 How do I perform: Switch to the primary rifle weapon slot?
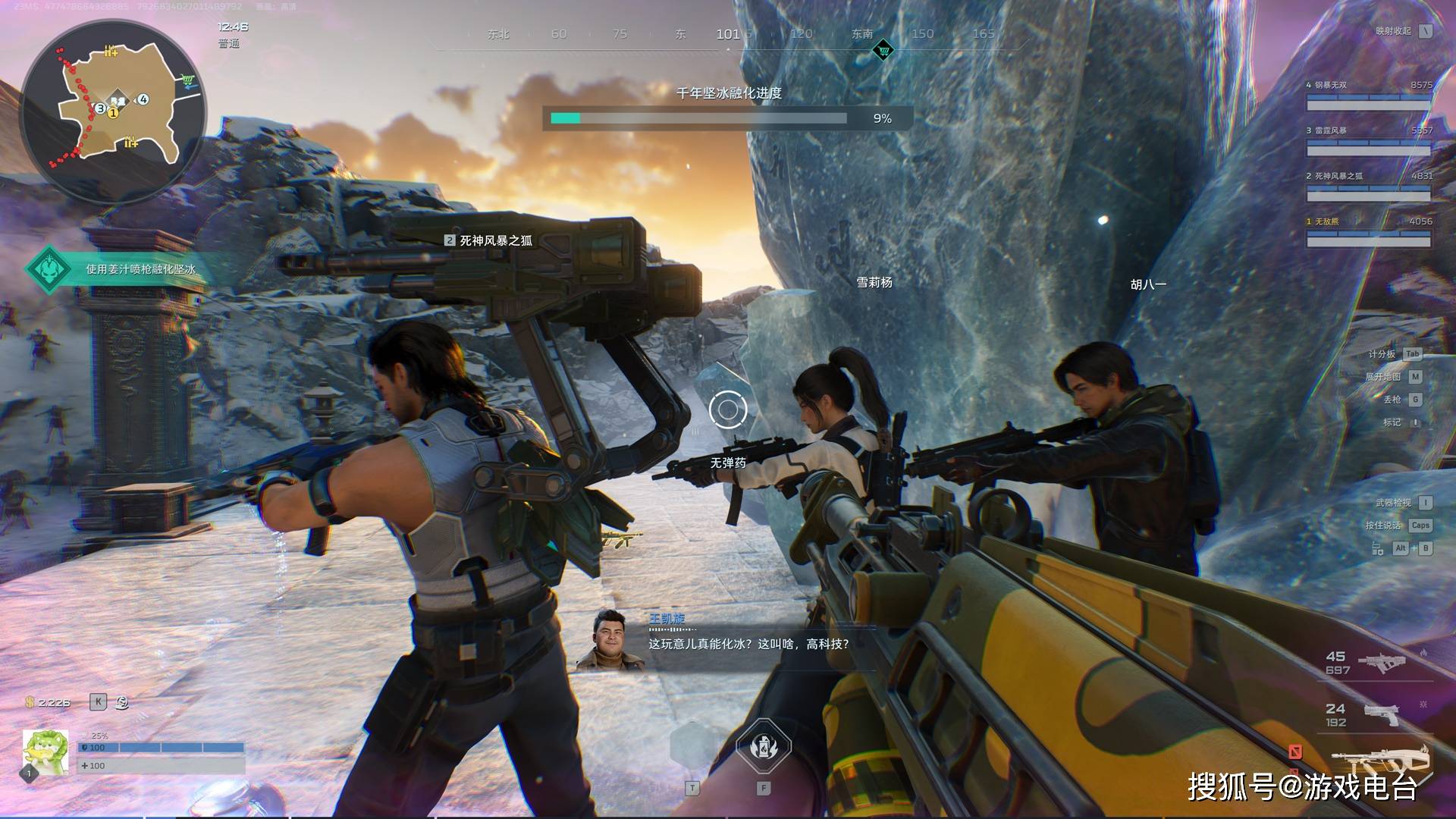[x=1382, y=662]
